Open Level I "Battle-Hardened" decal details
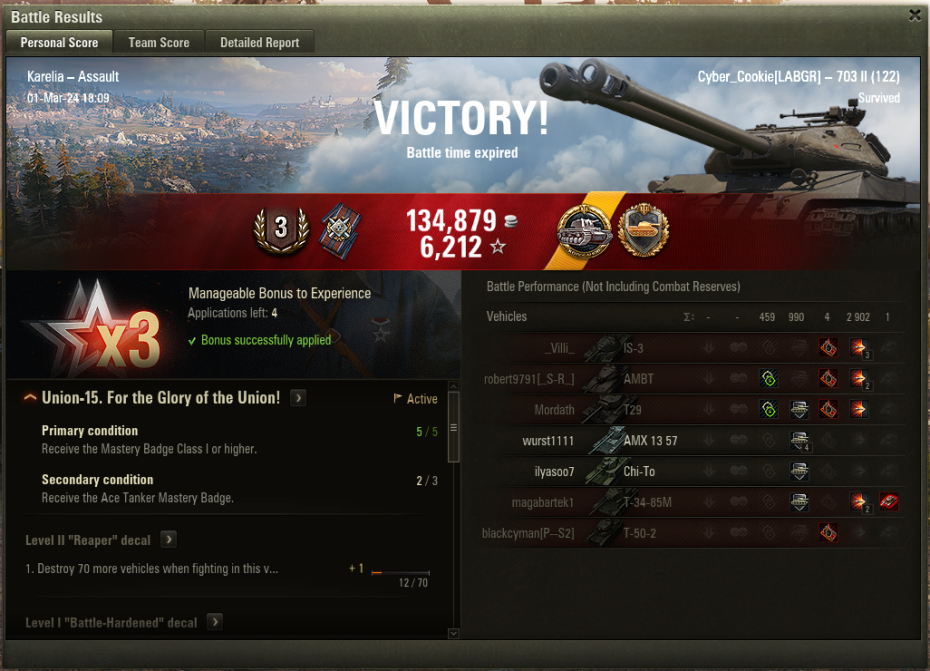Screen dimensions: 930x671 [215, 622]
